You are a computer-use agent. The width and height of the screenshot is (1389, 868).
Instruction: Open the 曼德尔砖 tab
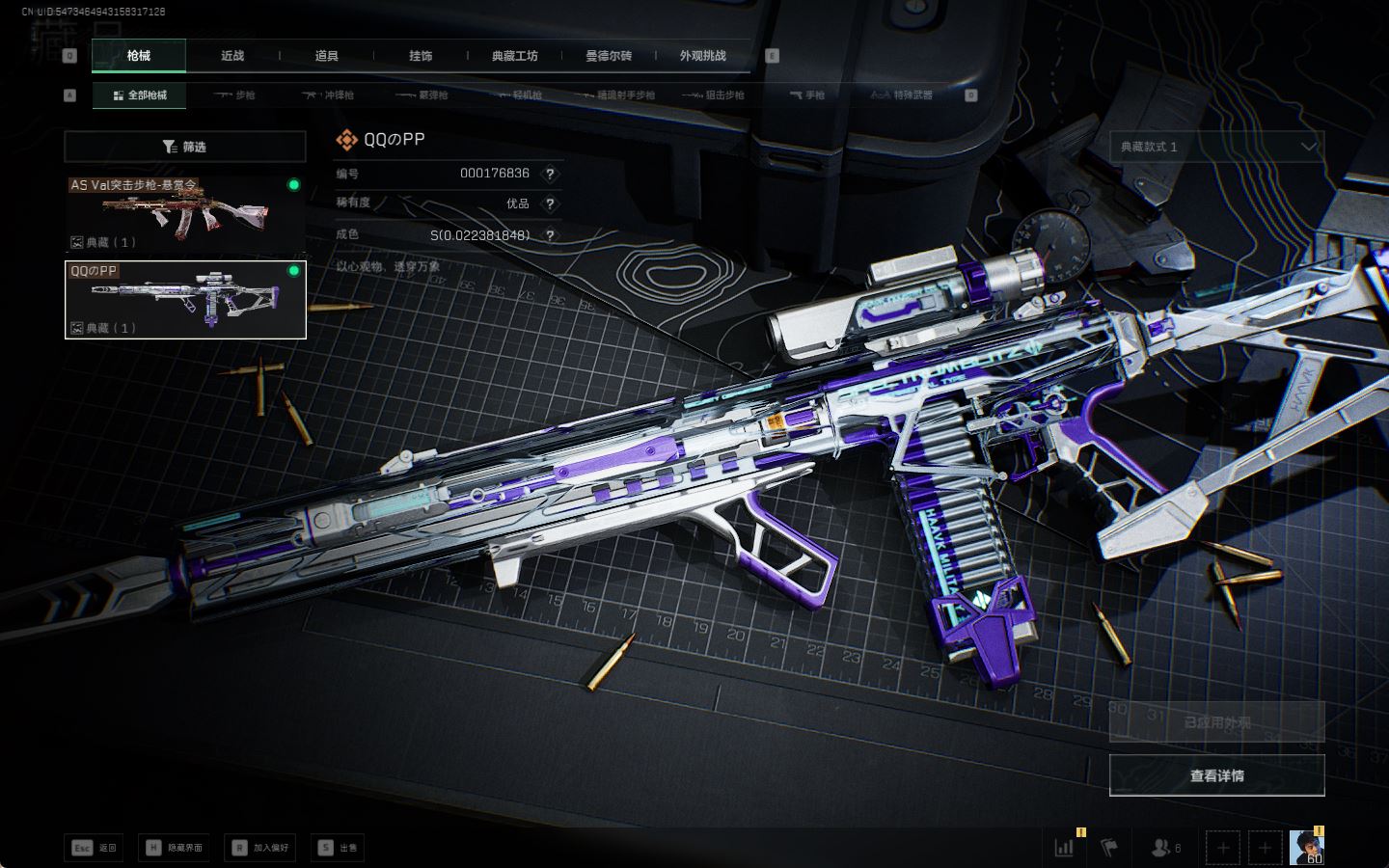[x=609, y=56]
